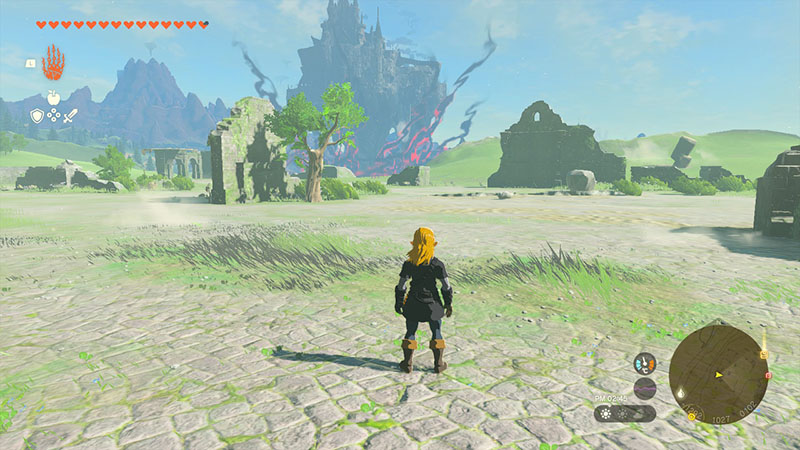Select the sword weapon icon
Viewport: 800px width, 450px height.
point(70,116)
